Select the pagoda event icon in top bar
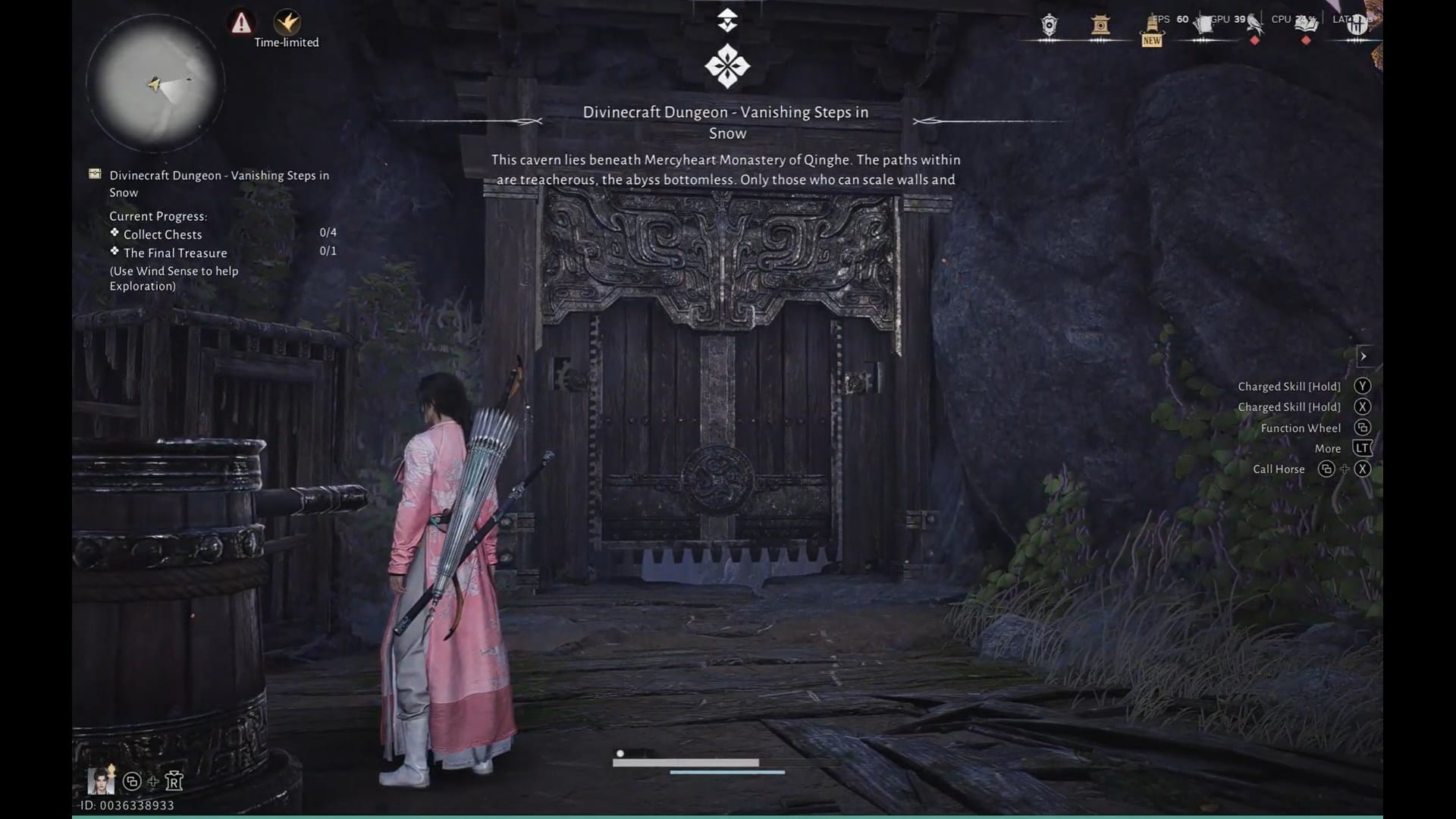1456x819 pixels. [1099, 25]
